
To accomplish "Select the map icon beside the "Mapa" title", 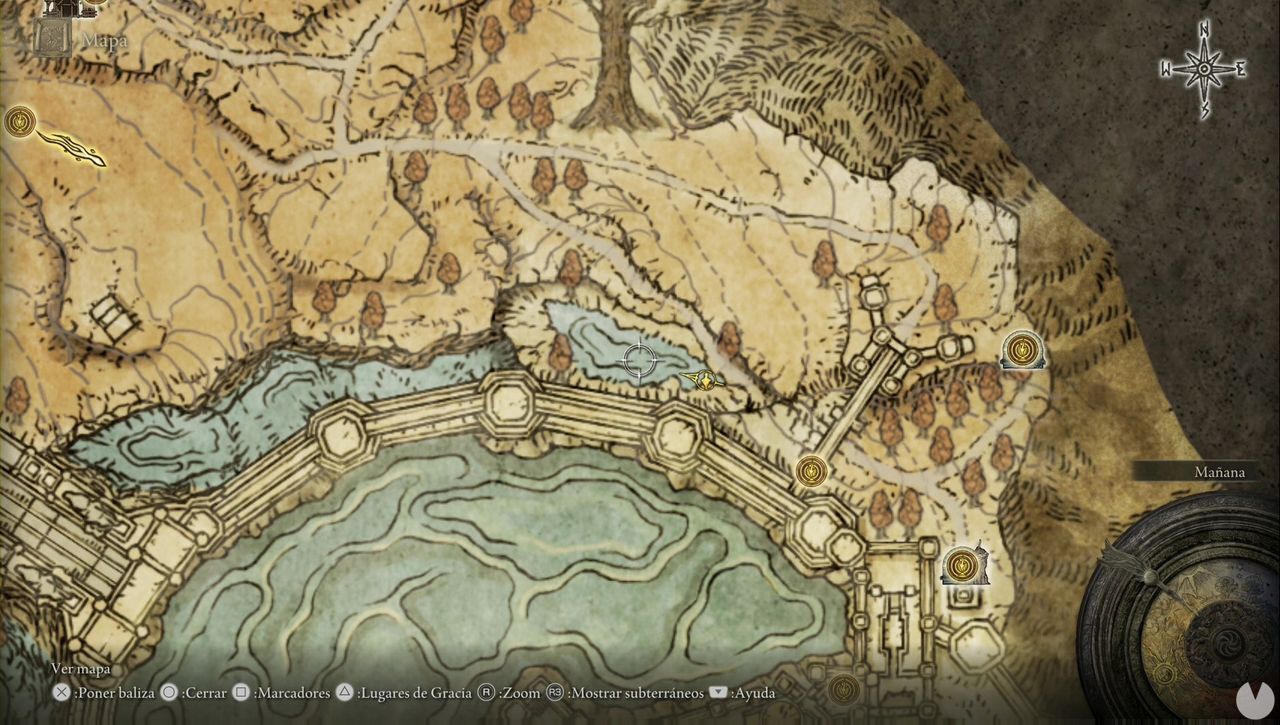I will 50,38.
